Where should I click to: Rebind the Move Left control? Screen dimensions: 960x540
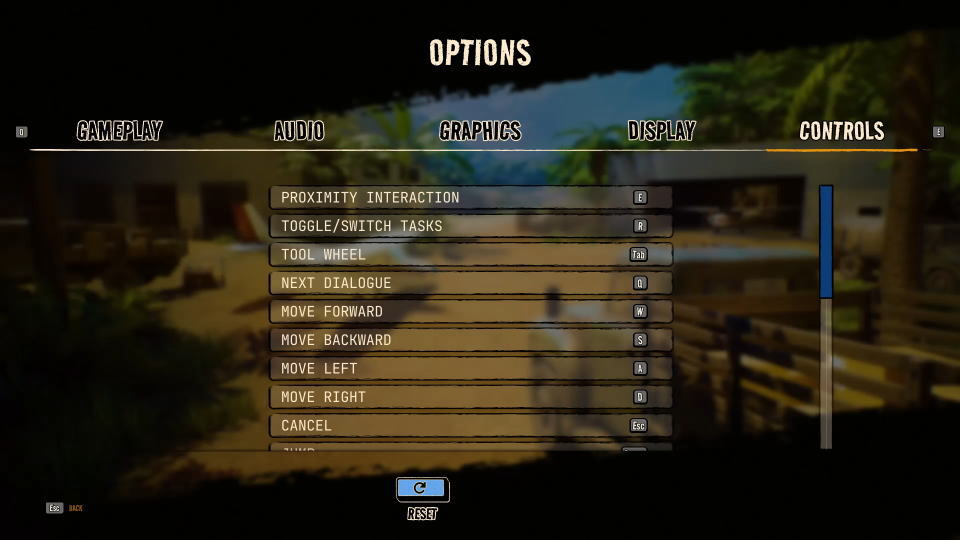point(470,369)
